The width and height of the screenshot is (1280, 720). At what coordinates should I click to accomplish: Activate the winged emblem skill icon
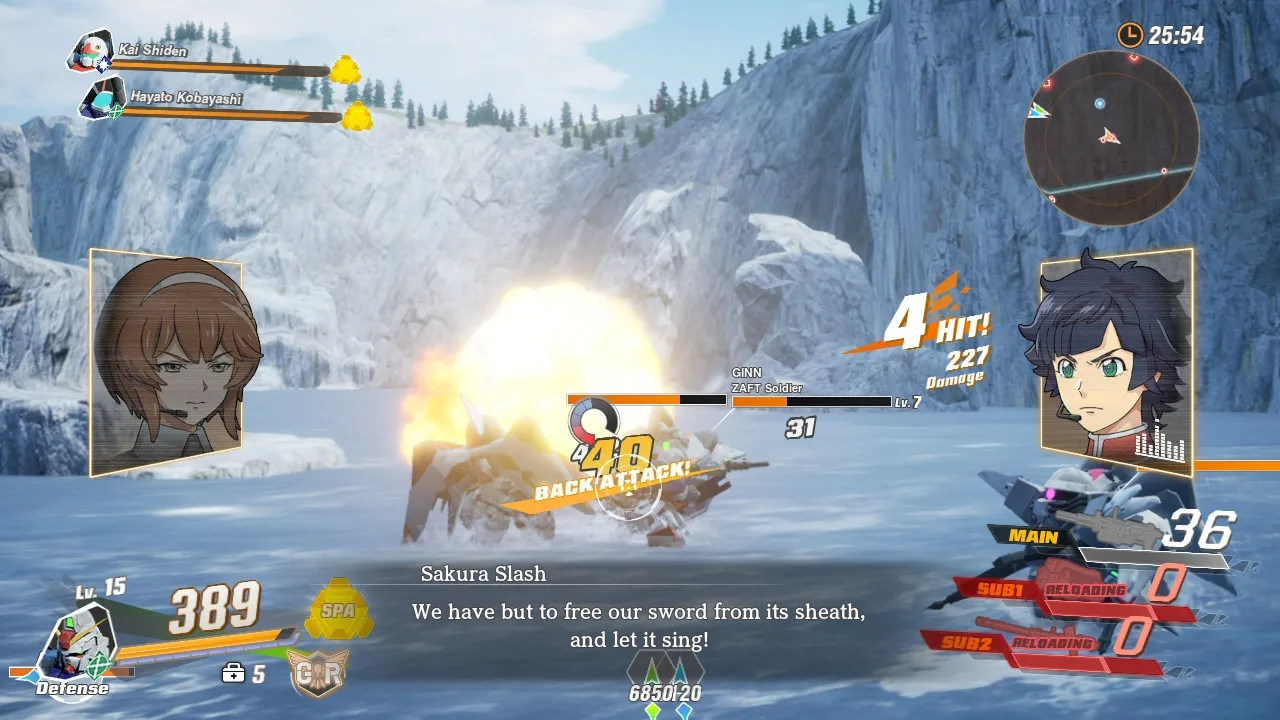(x=318, y=672)
